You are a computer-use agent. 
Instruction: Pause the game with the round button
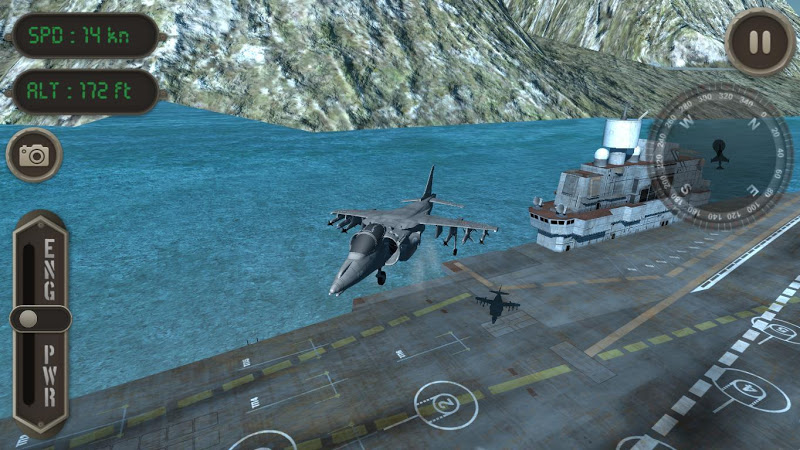point(760,41)
